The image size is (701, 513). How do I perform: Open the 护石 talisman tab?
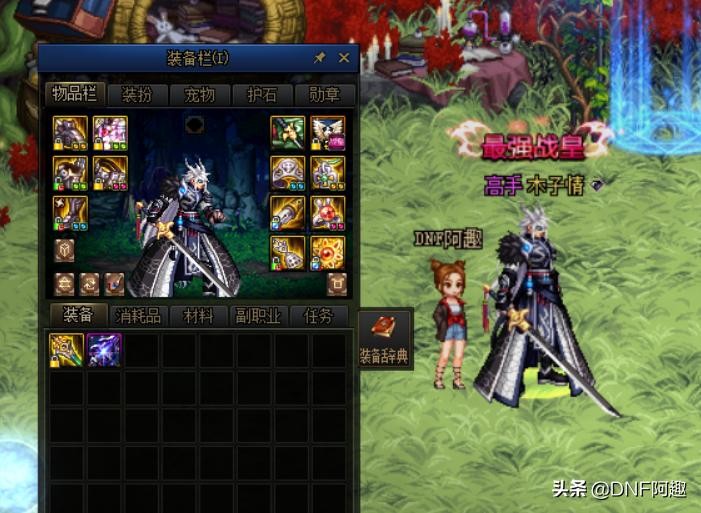pos(262,95)
